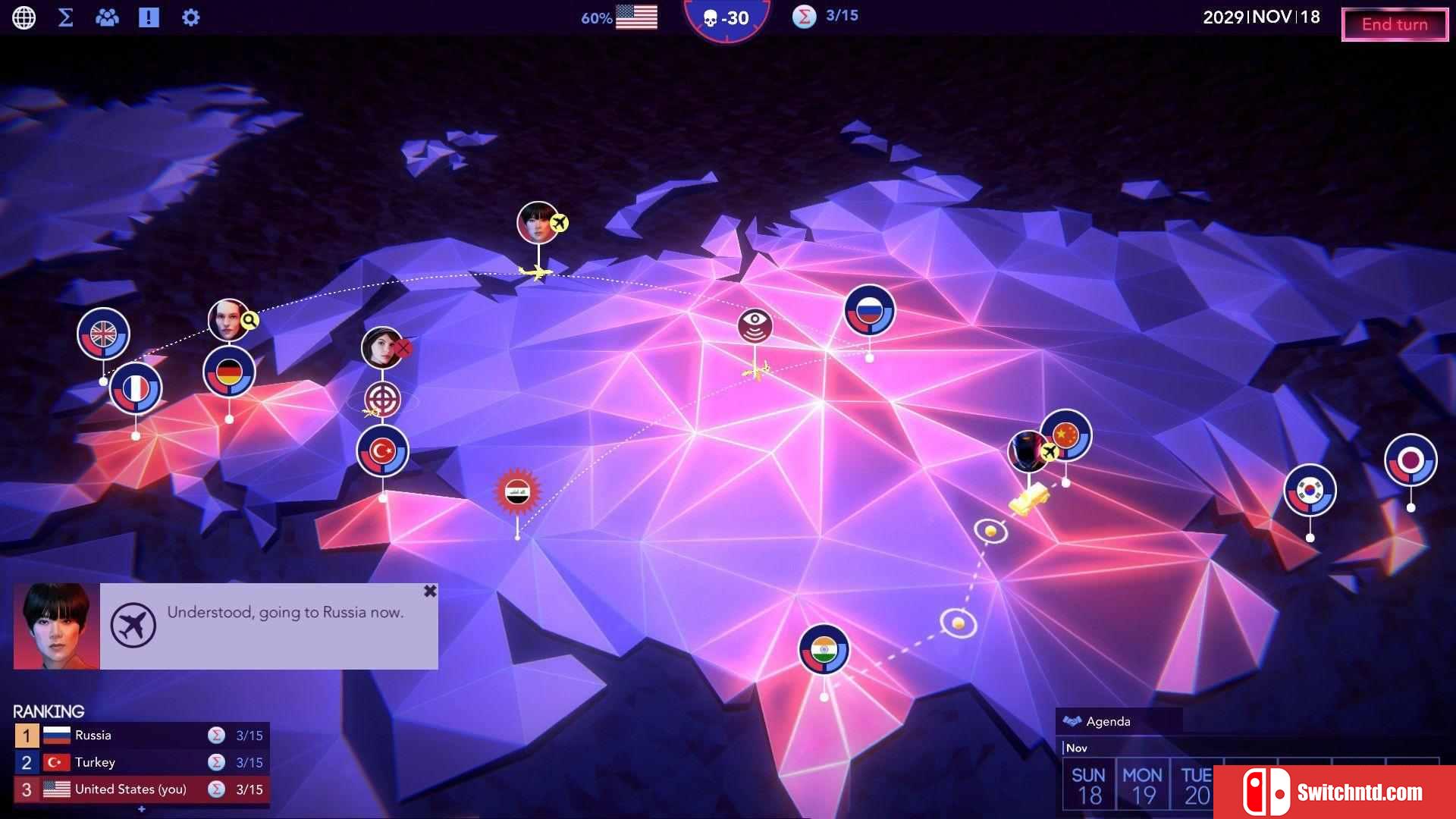
Task: Open the globe world view icon
Action: tap(24, 17)
